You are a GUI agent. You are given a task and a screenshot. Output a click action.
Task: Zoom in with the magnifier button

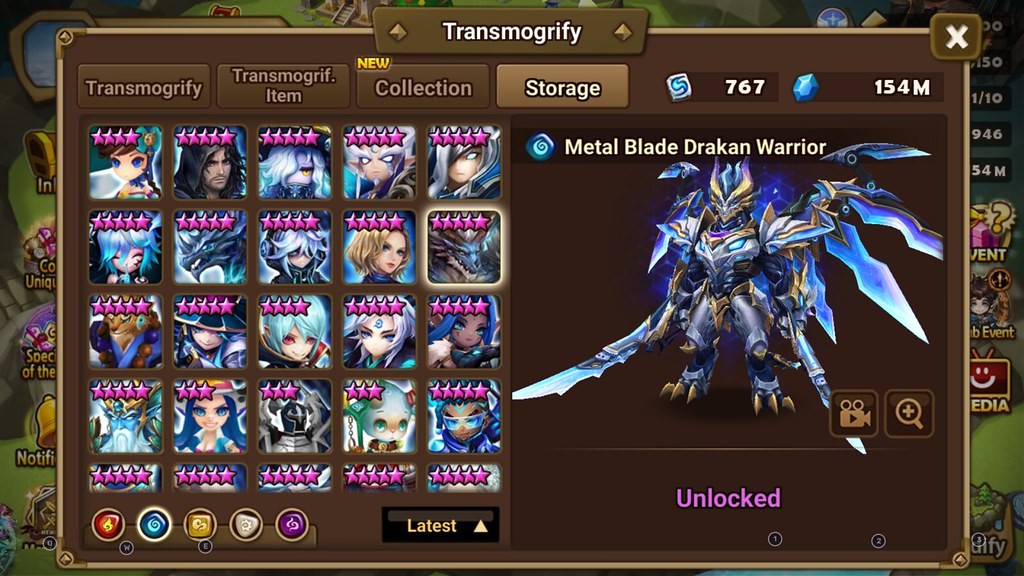909,414
